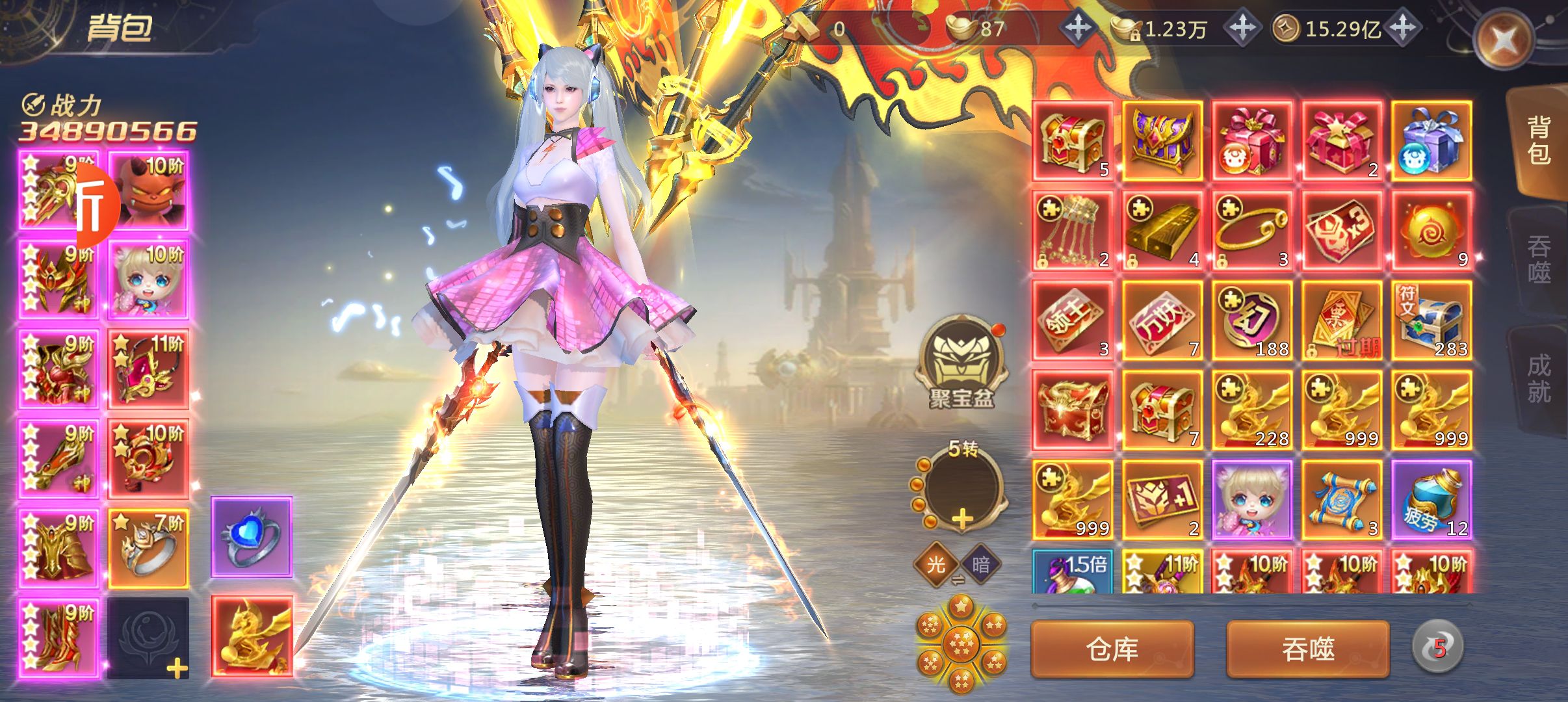
Task: Select the gold bar item stack
Action: 1162,231
